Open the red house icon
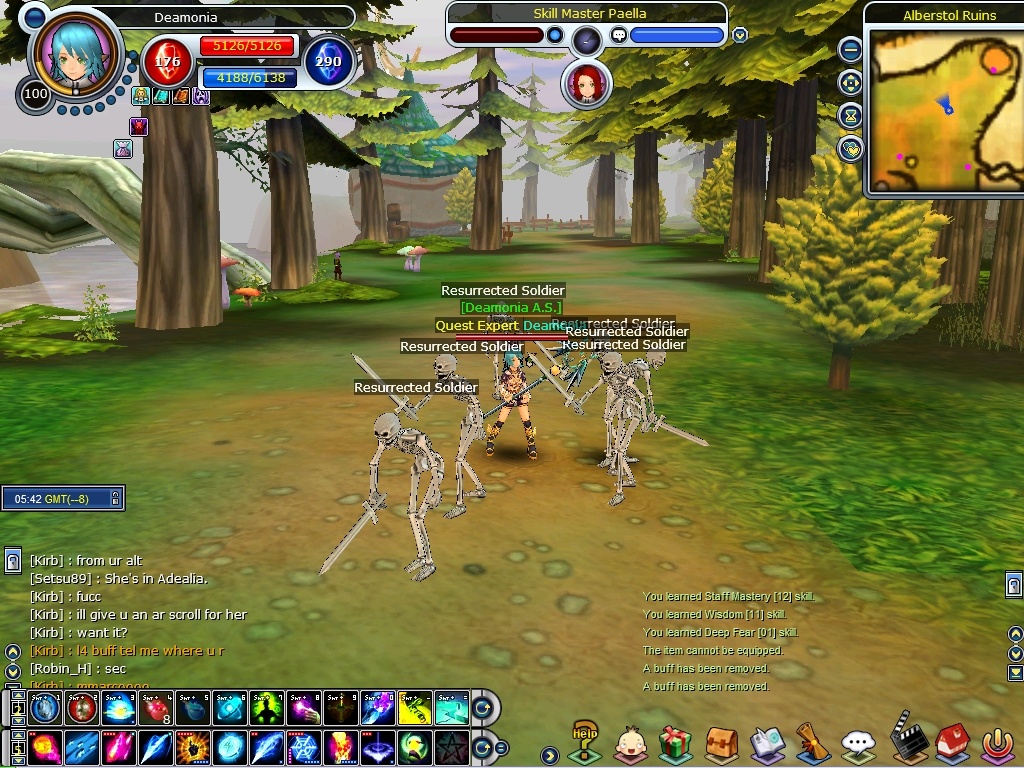Screen dimensions: 1024x768 click(x=950, y=742)
